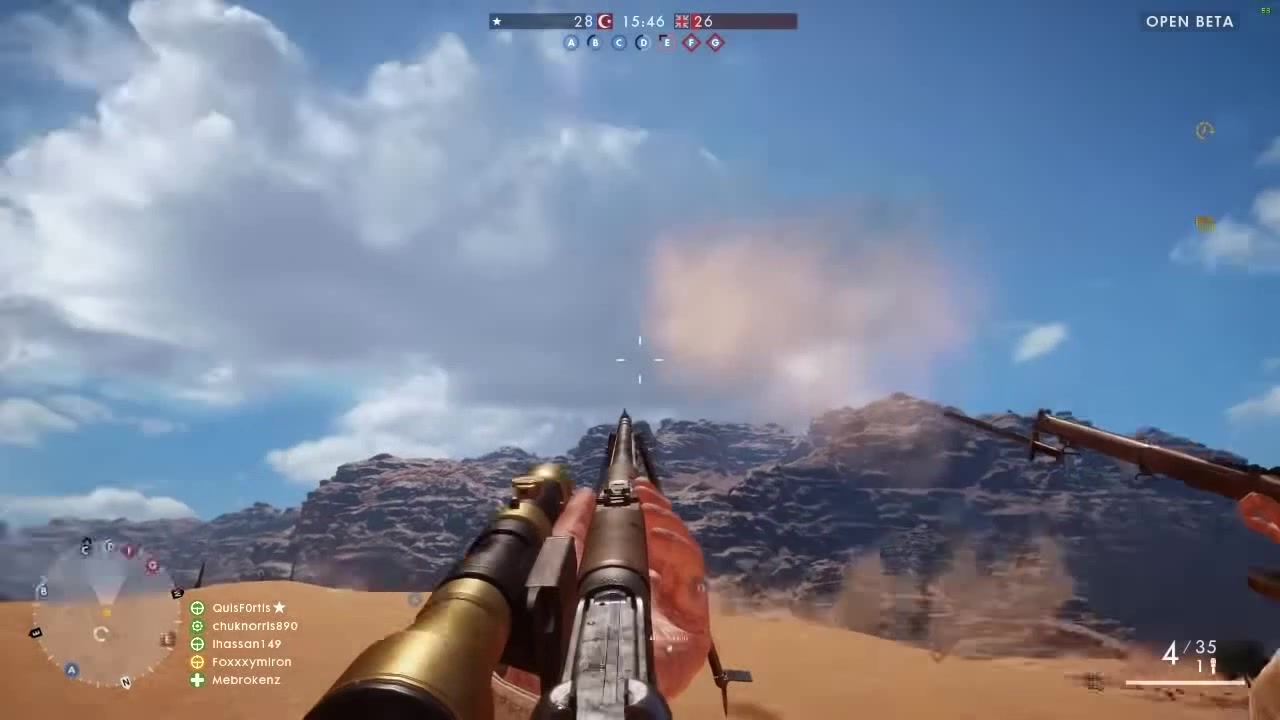The height and width of the screenshot is (720, 1280).
Task: Click the yellow squad icon next to Foxxxymiron
Action: tap(197, 661)
